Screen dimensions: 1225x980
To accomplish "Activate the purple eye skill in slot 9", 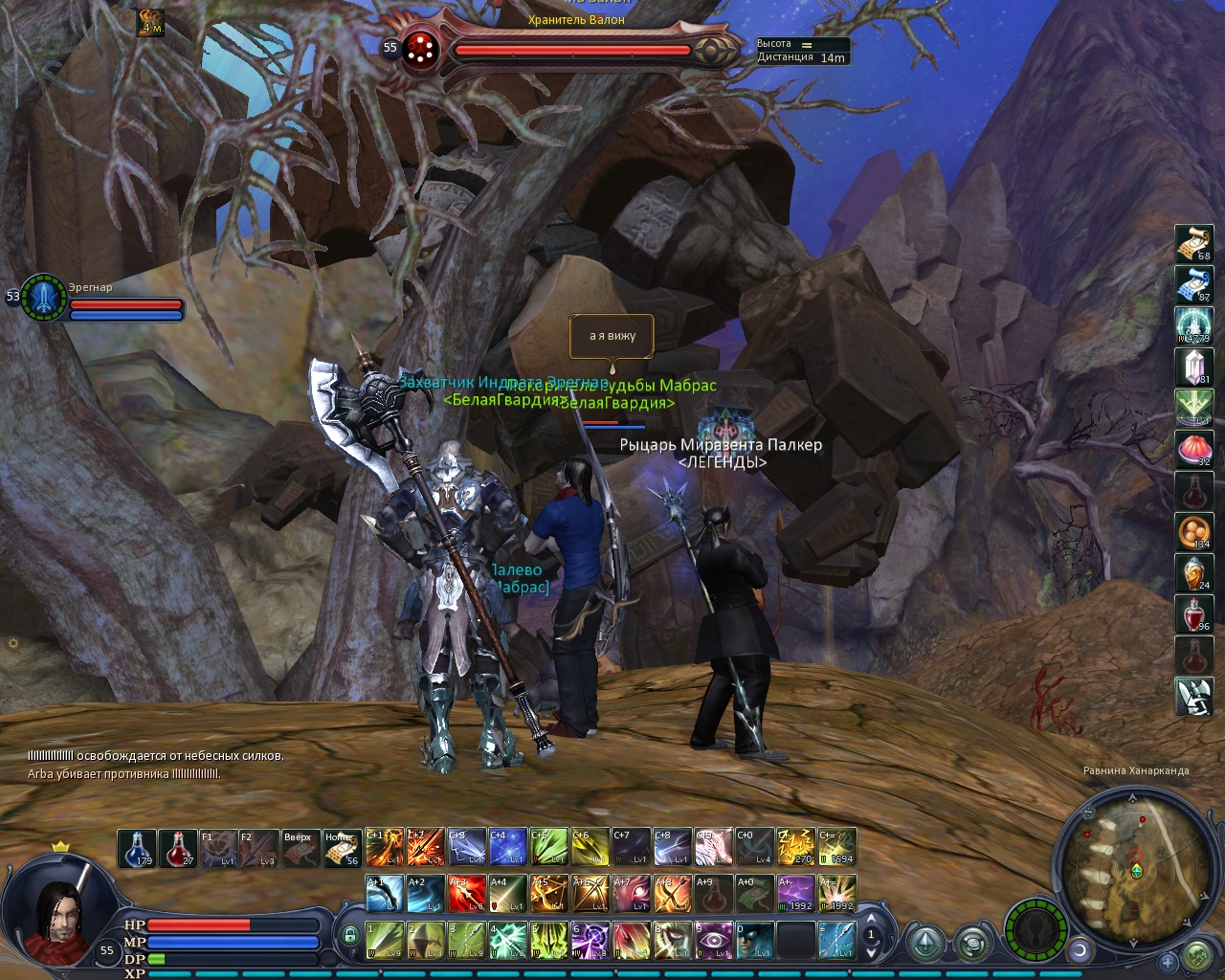I will (713, 940).
